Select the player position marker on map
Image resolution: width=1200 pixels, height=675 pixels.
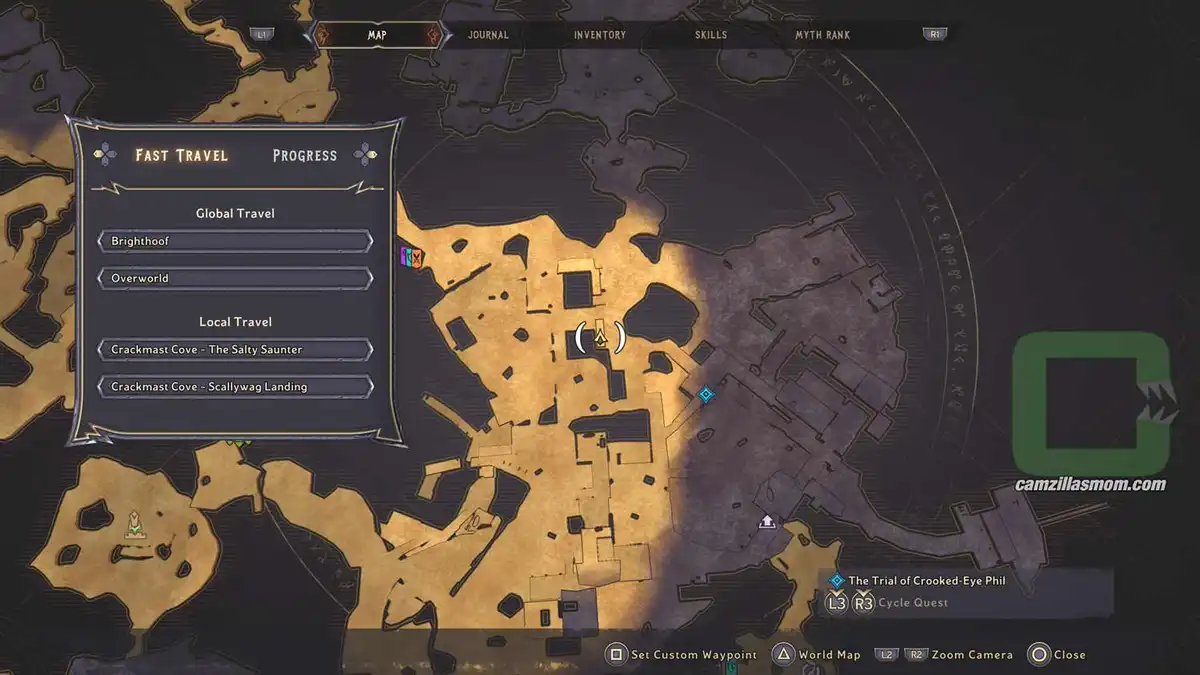(600, 338)
